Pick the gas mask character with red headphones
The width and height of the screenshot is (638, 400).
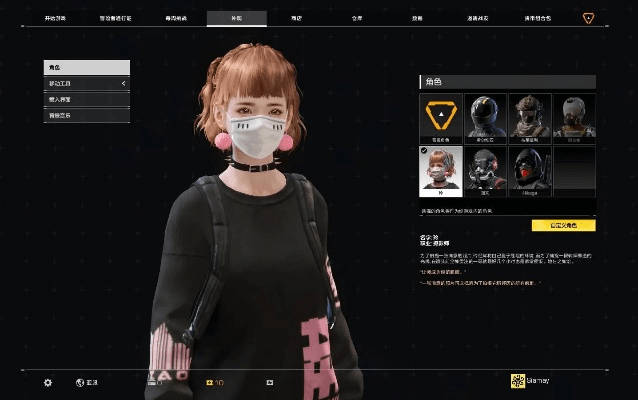[x=485, y=168]
